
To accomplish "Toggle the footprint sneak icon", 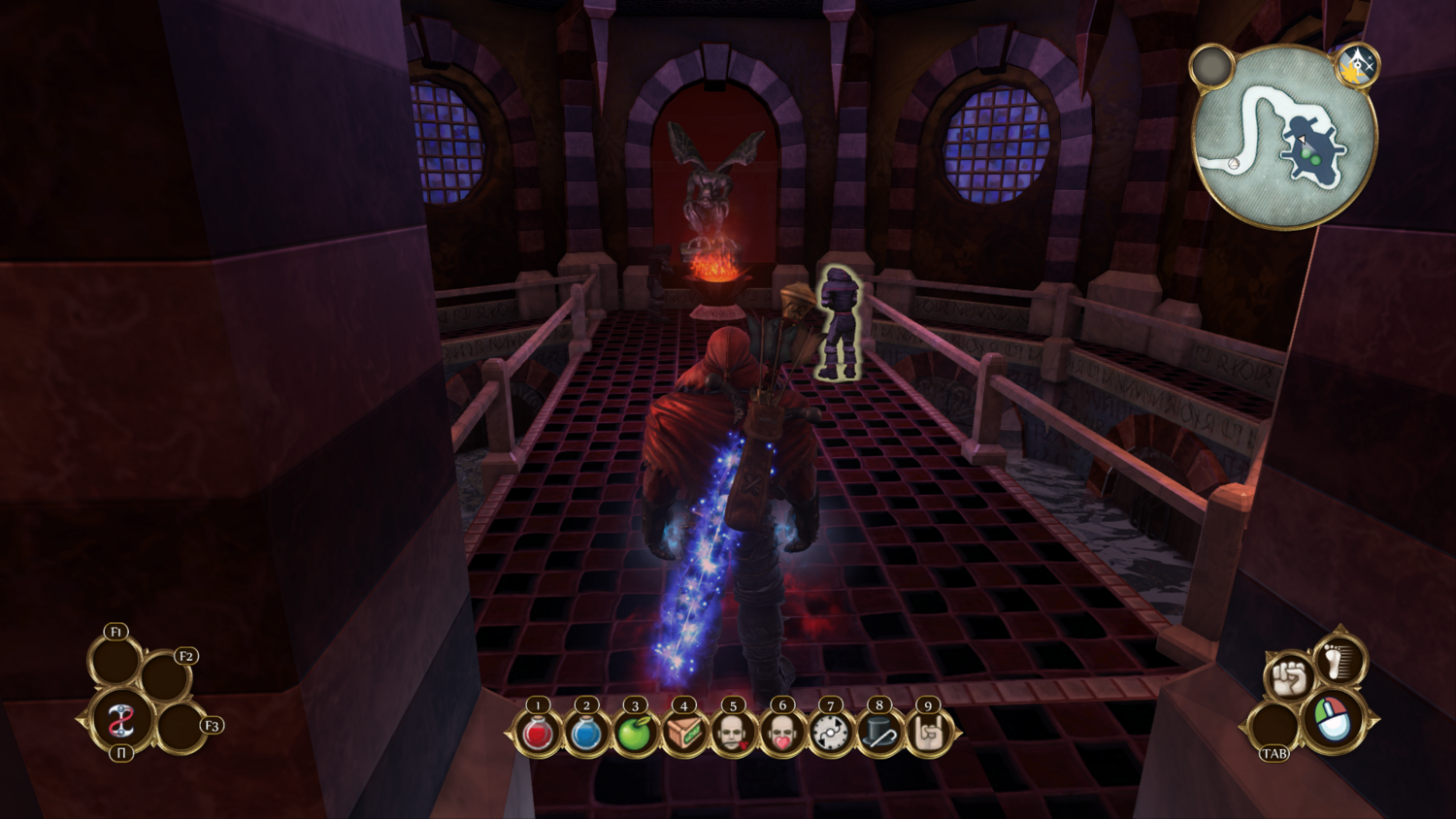I will (x=1340, y=660).
